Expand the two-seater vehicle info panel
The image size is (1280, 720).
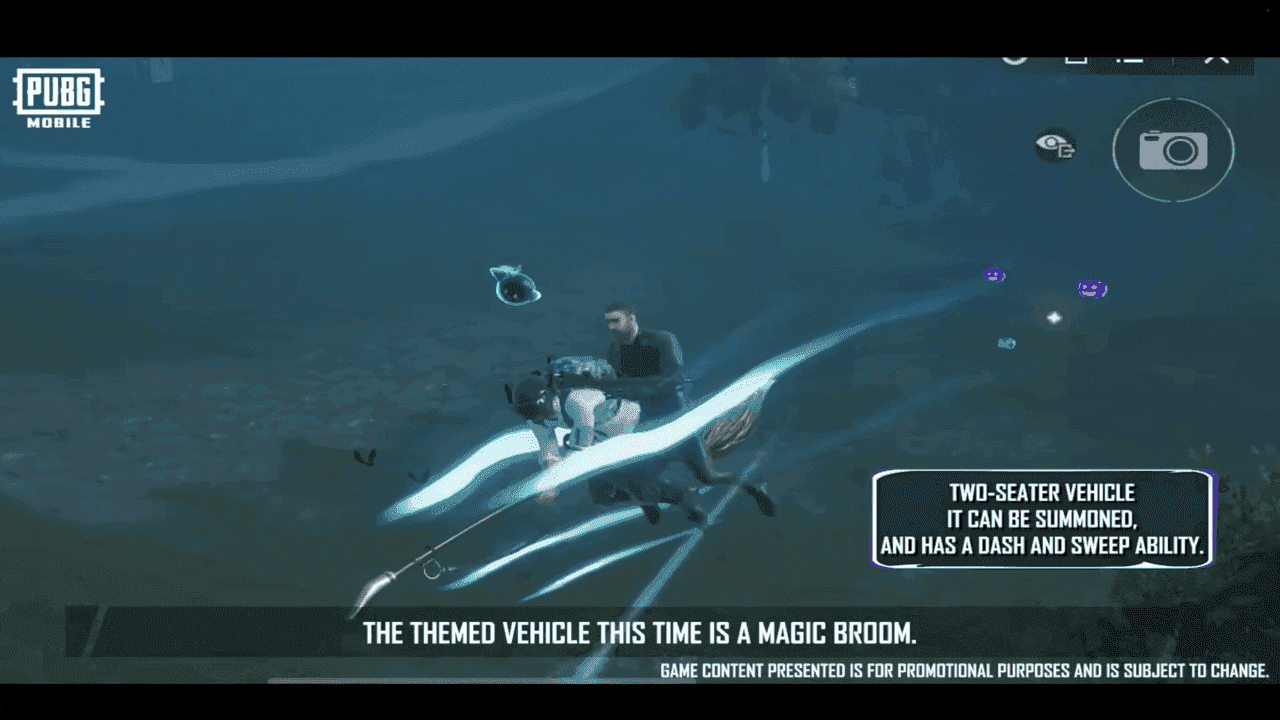click(x=1043, y=518)
